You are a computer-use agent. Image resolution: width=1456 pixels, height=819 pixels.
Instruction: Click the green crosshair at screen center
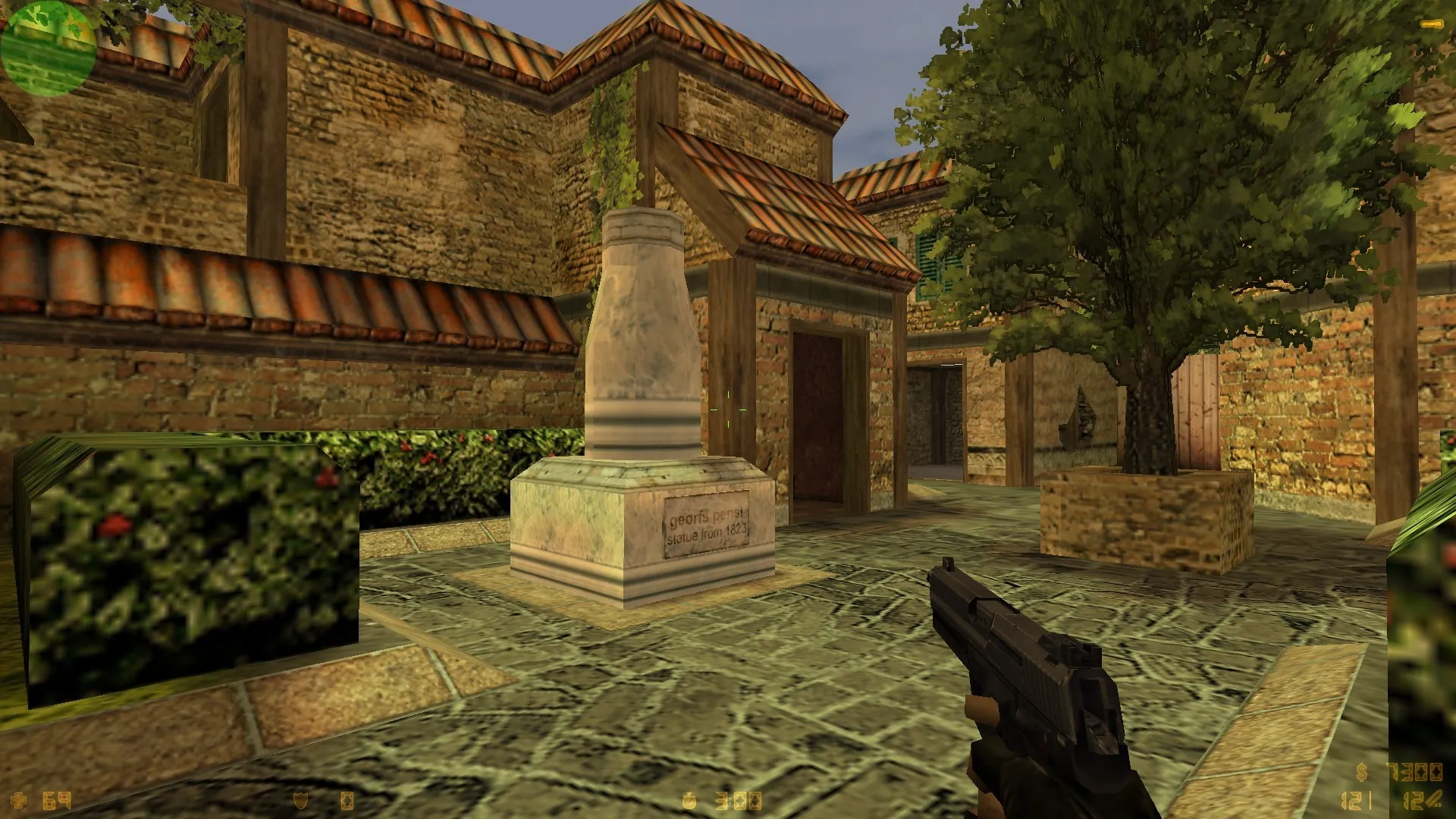point(730,409)
